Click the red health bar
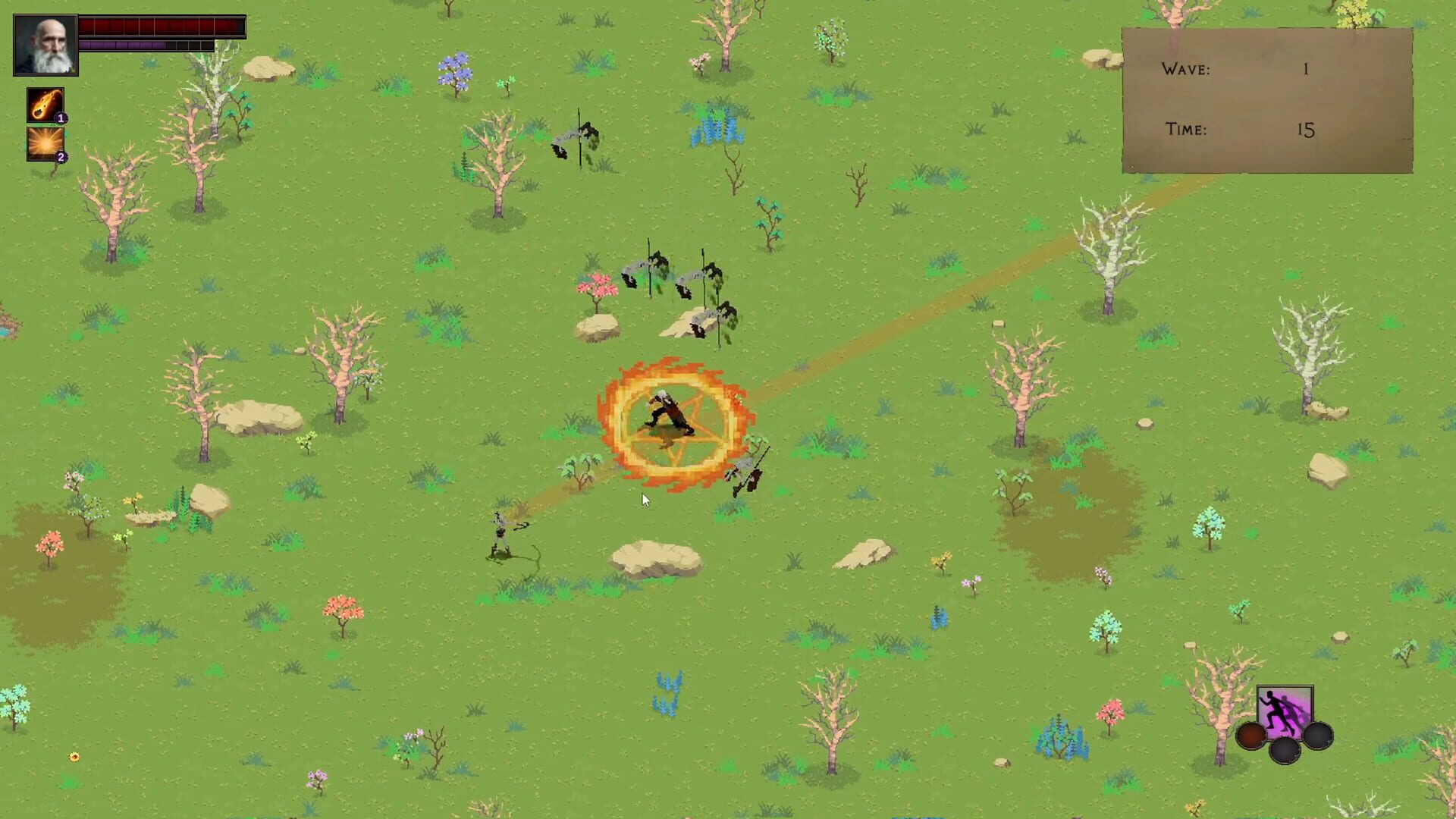This screenshot has width=1456, height=819. pos(159,27)
